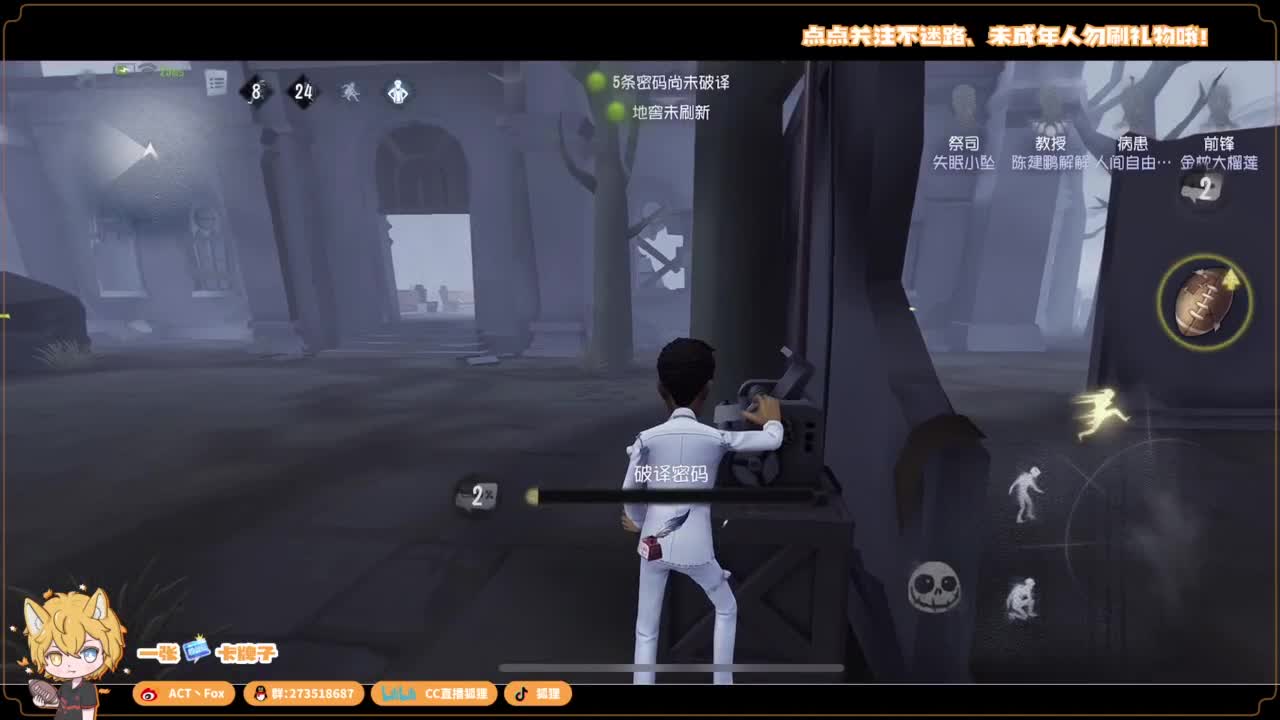Click the TikTok note icon beside 狐理
The width and height of the screenshot is (1280, 720).
coord(523,693)
